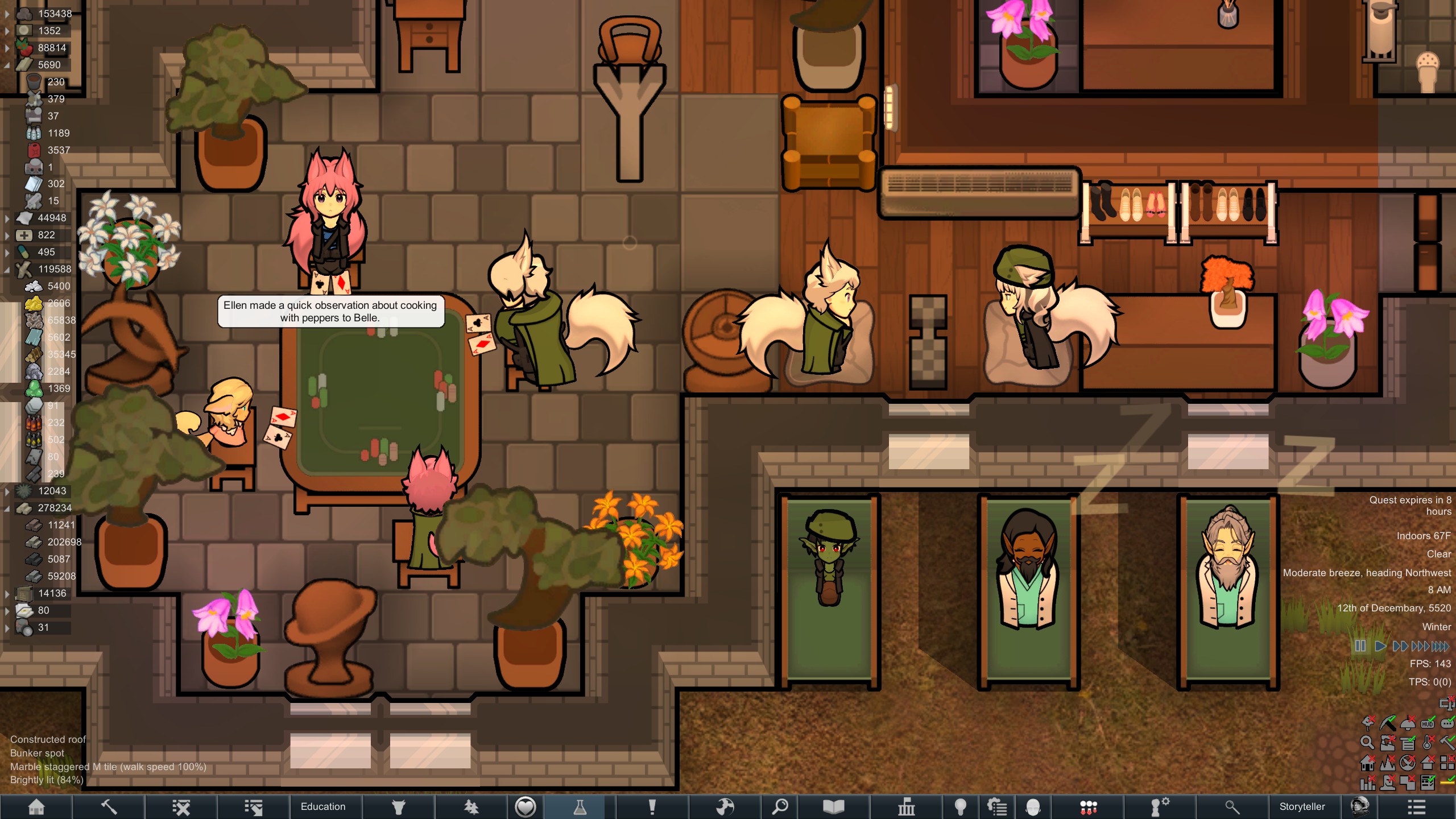Viewport: 1456px width, 819px height.
Task: Open the planet World view
Action: pyautogui.click(x=725, y=806)
